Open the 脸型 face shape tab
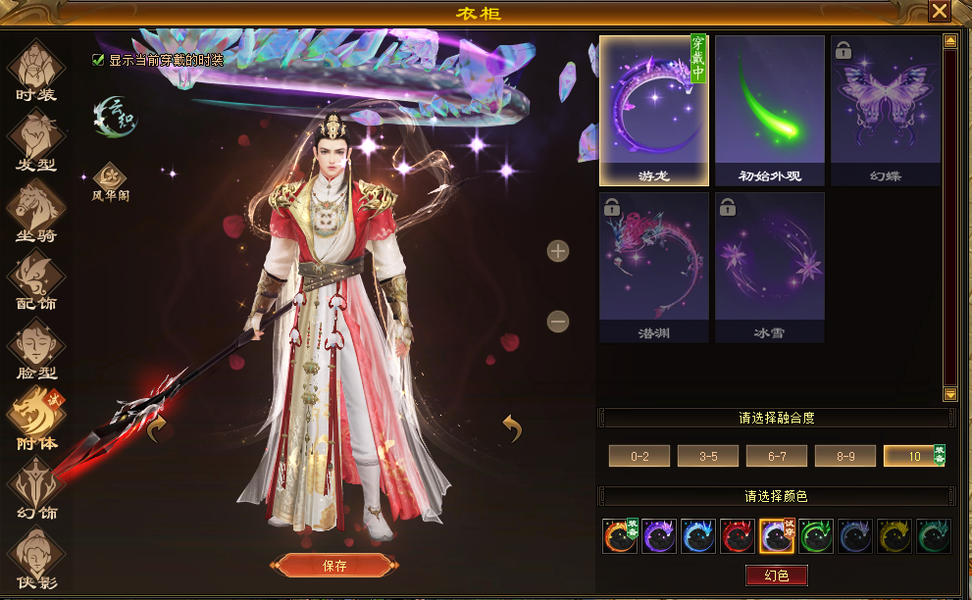This screenshot has height=600, width=972. [x=36, y=350]
